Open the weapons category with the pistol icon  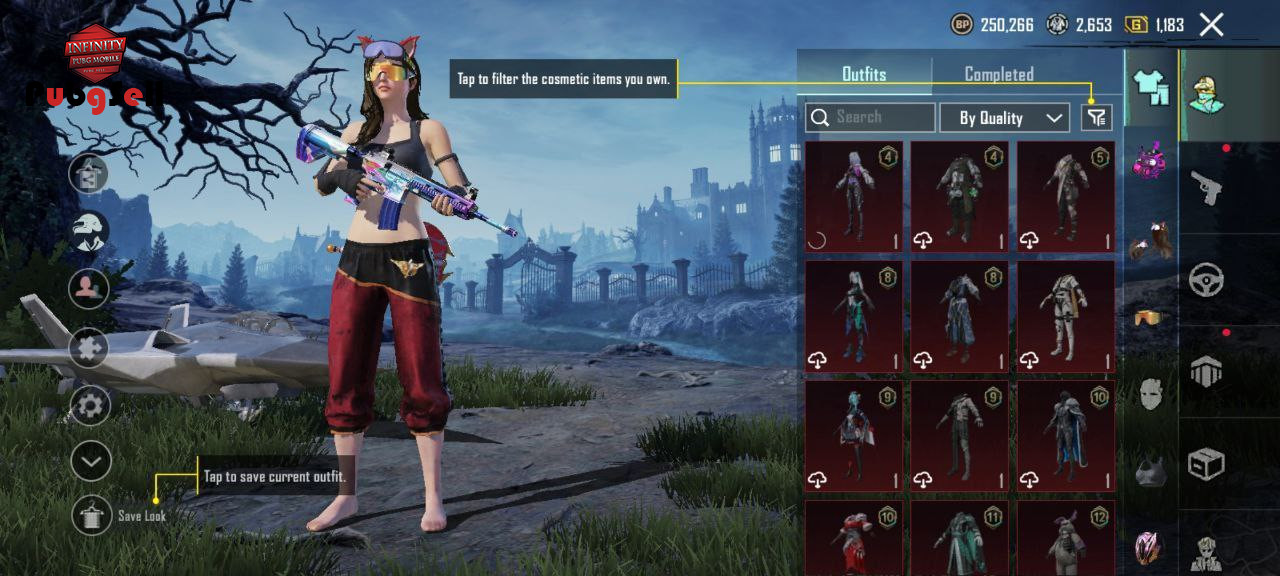pyautogui.click(x=1206, y=187)
